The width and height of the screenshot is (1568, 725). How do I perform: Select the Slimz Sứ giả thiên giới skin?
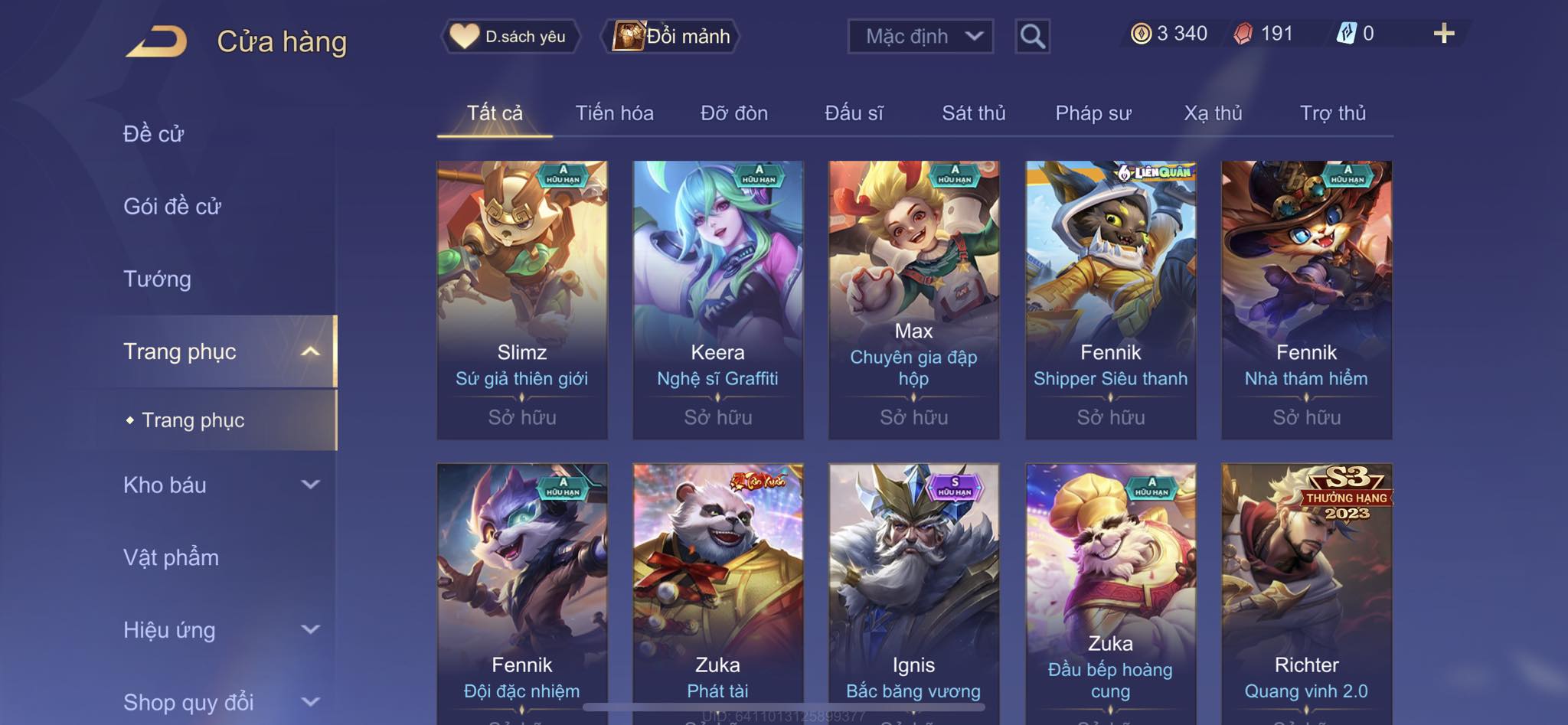tap(522, 299)
